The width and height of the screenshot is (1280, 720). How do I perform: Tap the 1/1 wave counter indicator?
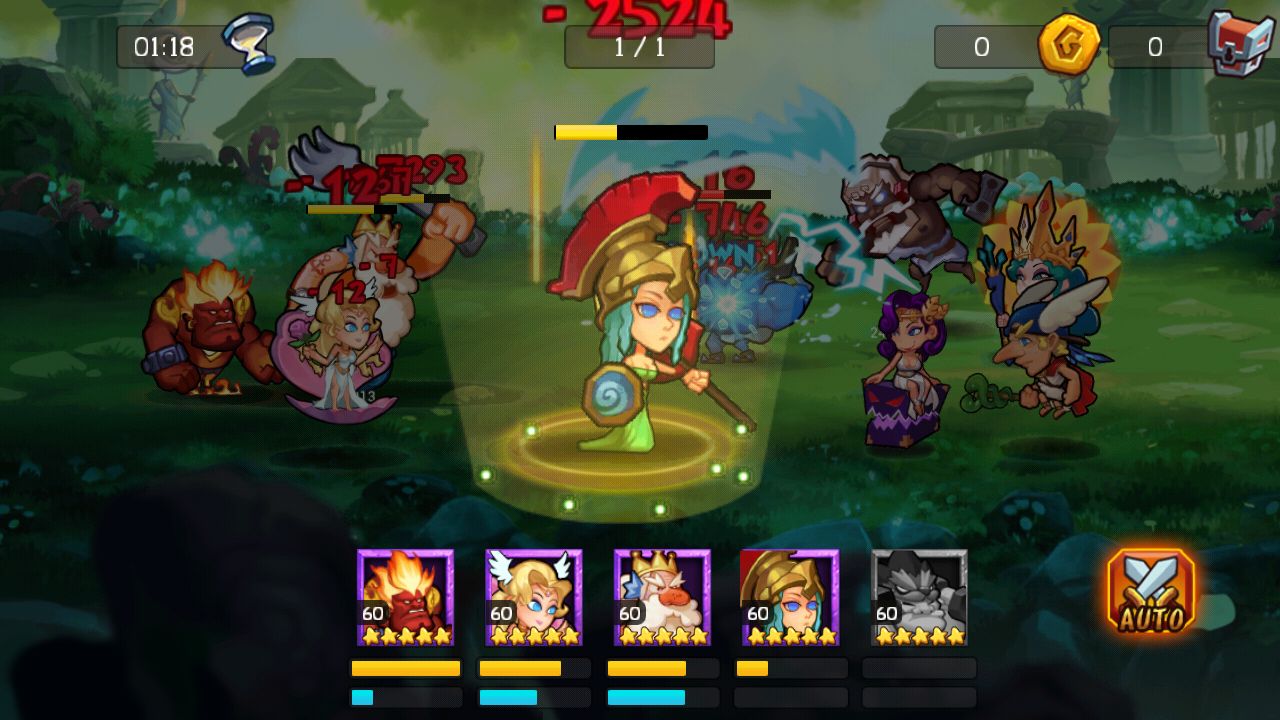(640, 48)
